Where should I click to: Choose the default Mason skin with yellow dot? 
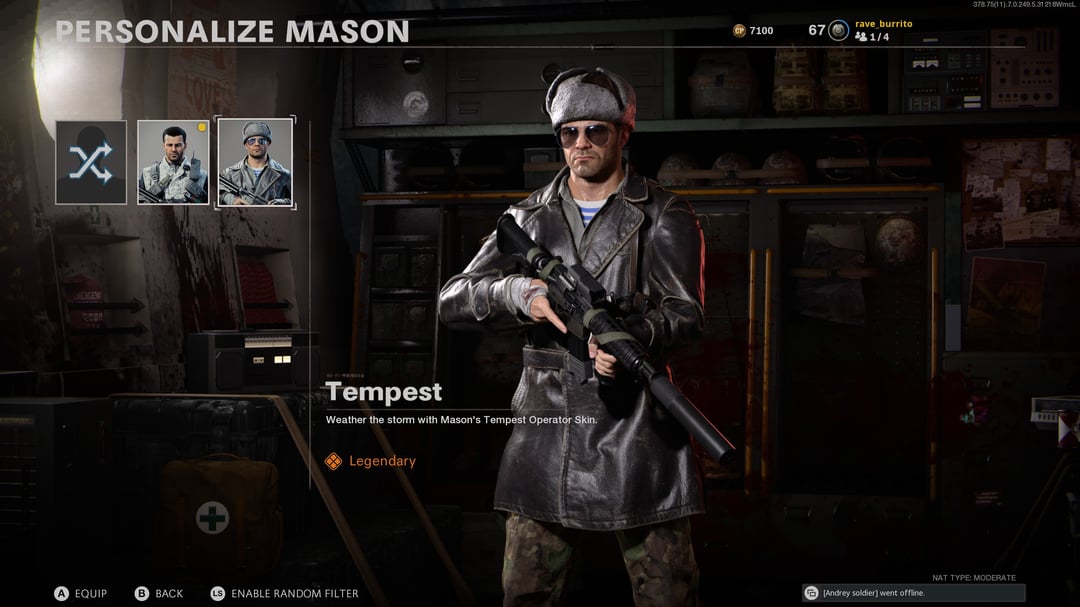173,162
